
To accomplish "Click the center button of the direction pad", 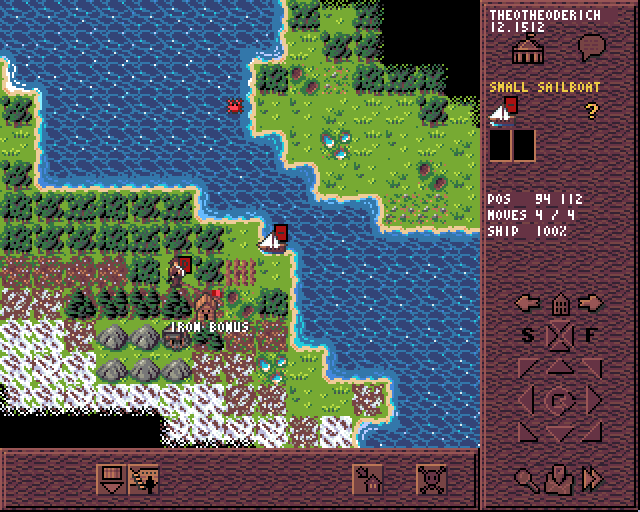I will tap(560, 400).
